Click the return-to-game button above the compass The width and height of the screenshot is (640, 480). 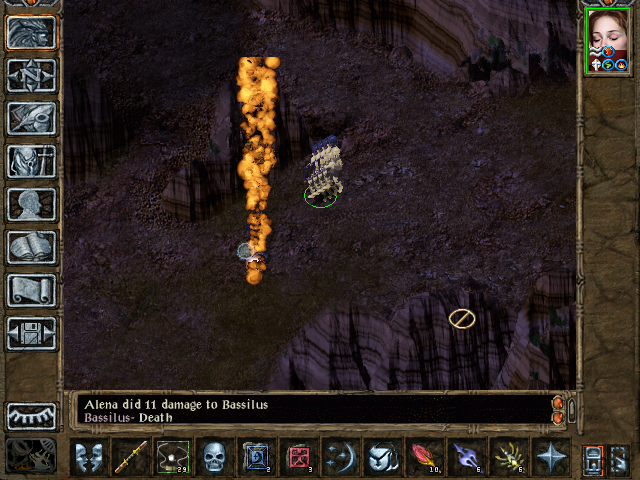(x=31, y=32)
